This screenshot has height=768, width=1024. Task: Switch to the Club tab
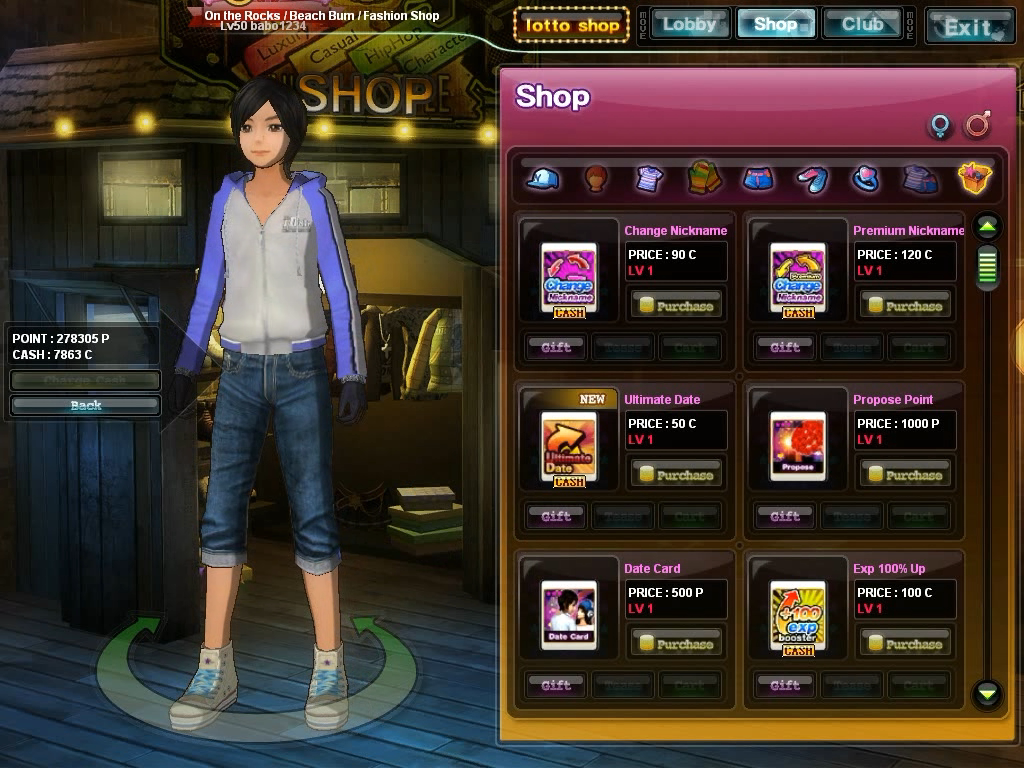pyautogui.click(x=862, y=24)
